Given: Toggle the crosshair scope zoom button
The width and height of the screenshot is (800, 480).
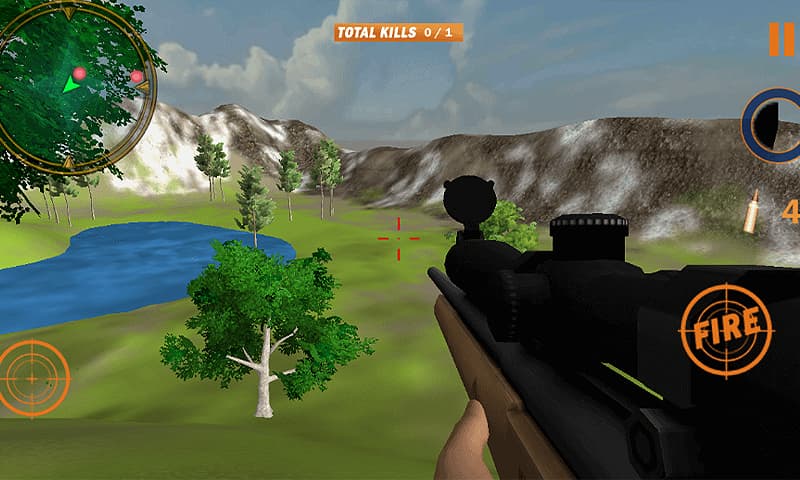Looking at the screenshot, I should click(34, 378).
